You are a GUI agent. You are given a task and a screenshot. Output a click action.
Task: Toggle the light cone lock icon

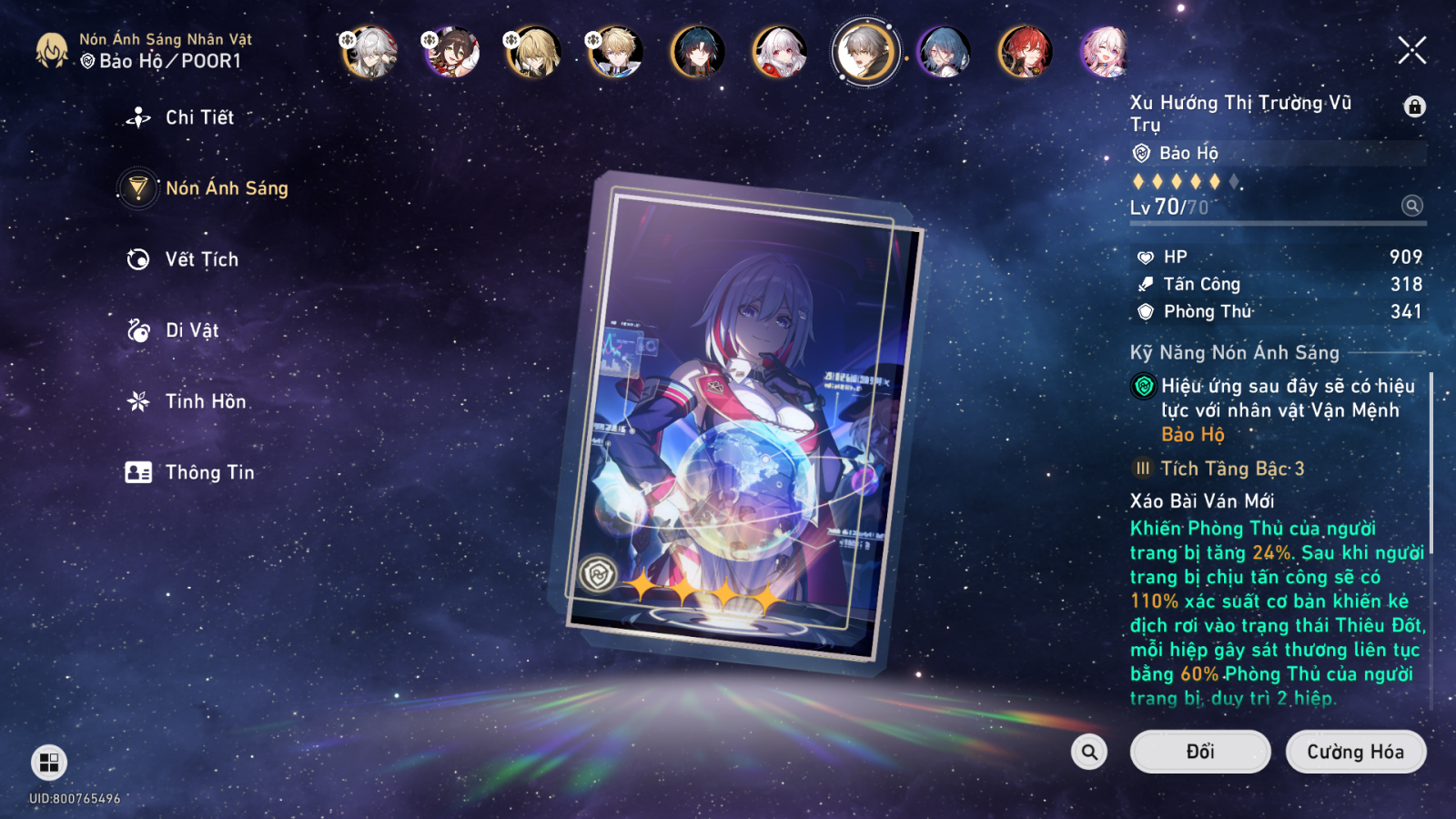(x=1414, y=106)
